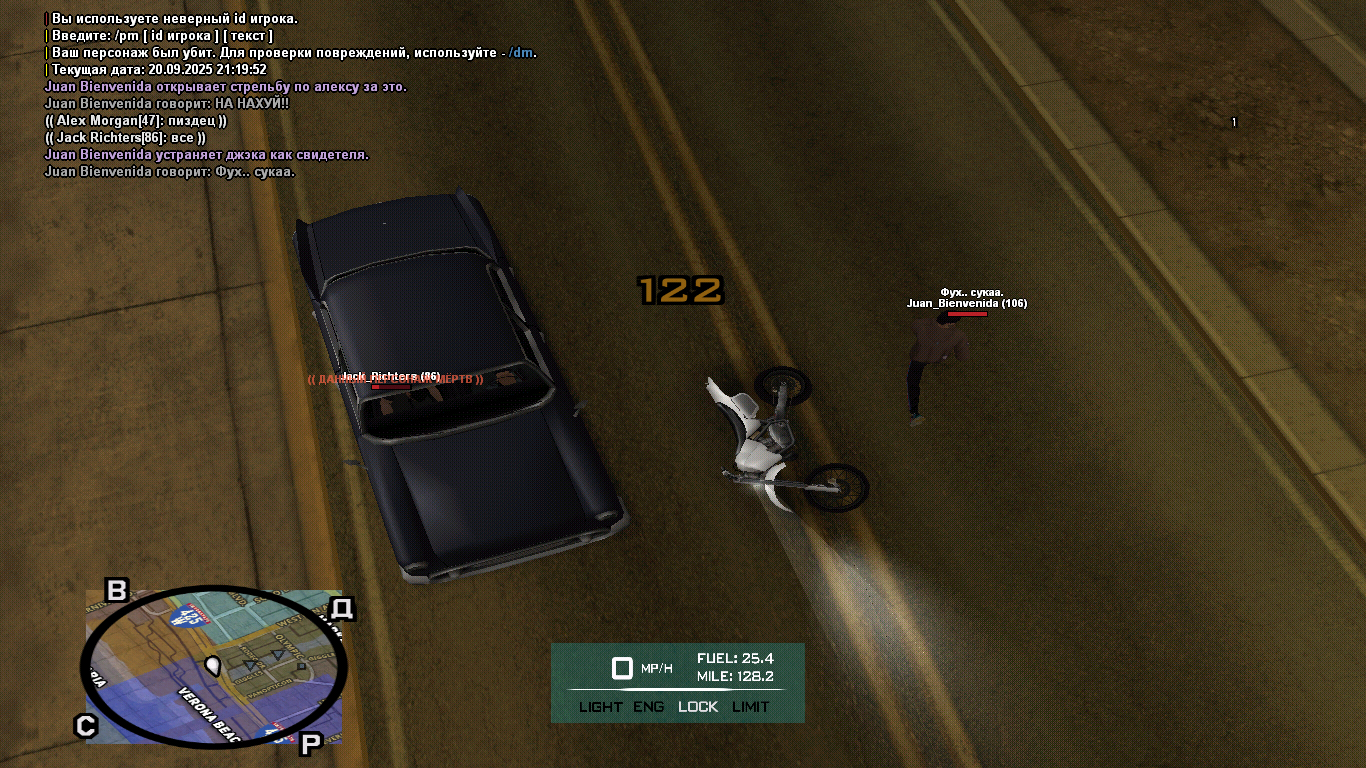This screenshot has width=1366, height=768.
Task: Toggle the ENG engine indicator
Action: tap(648, 707)
